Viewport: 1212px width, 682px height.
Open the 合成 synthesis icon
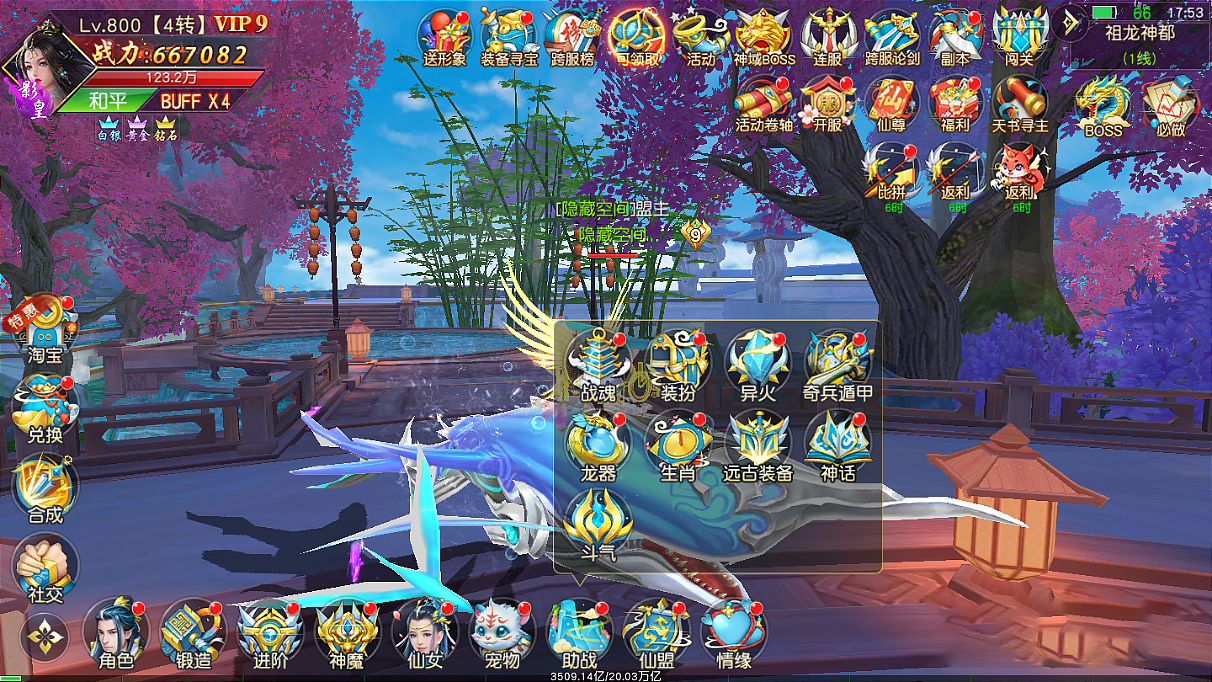45,488
